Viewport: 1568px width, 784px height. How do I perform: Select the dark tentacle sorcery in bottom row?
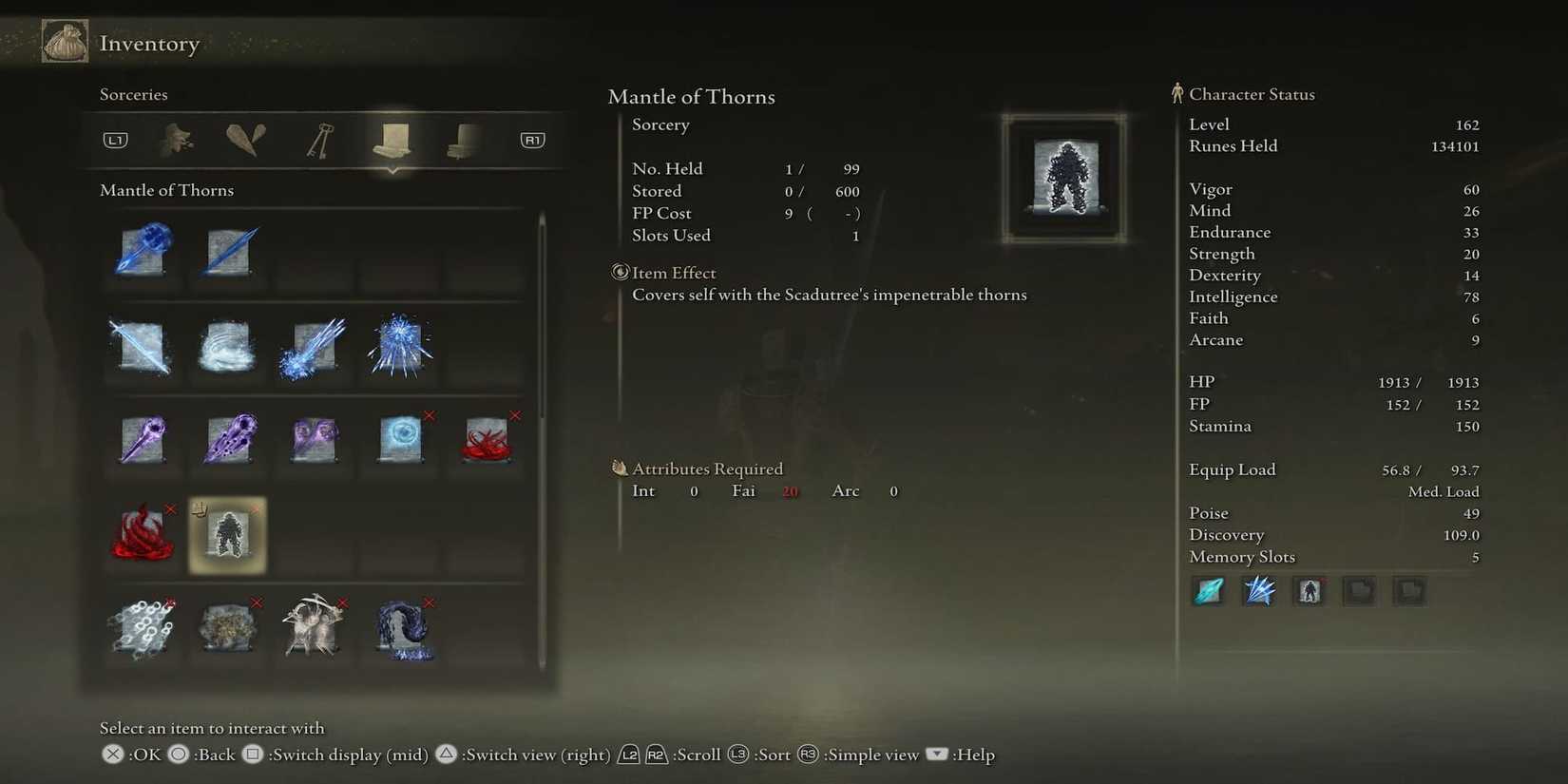404,629
